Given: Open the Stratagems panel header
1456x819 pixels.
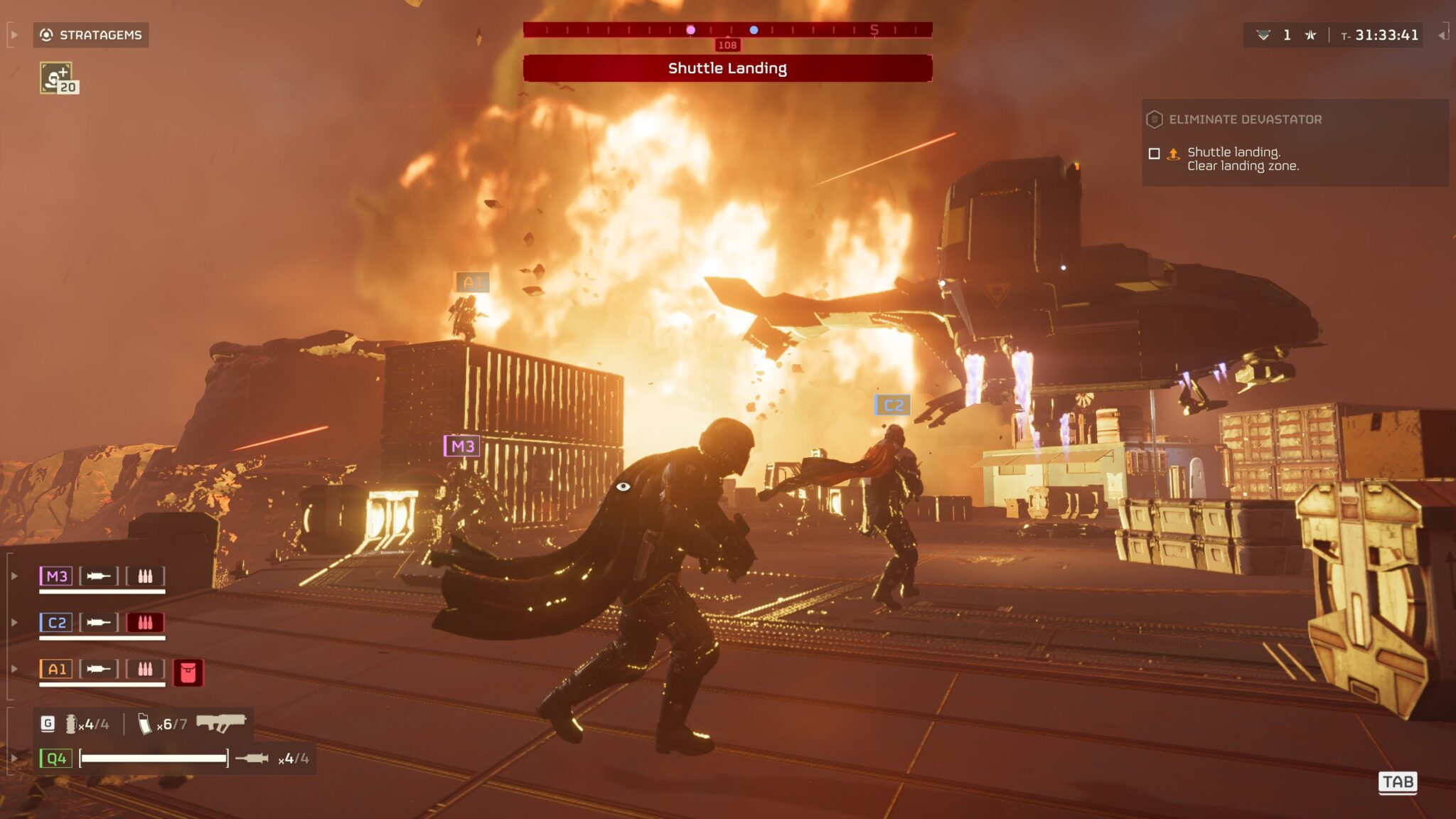Looking at the screenshot, I should pos(91,35).
